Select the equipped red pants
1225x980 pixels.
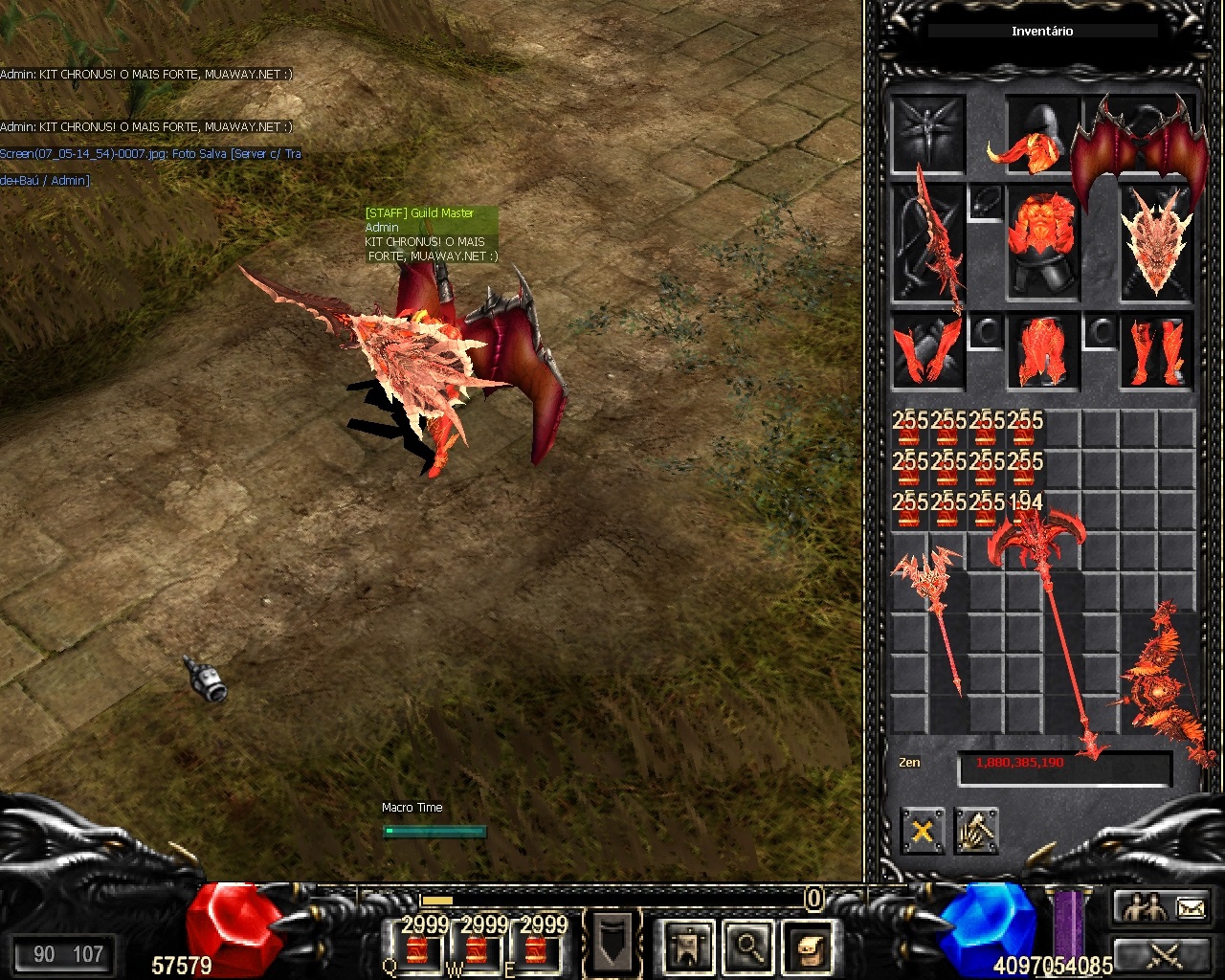[x=1043, y=351]
